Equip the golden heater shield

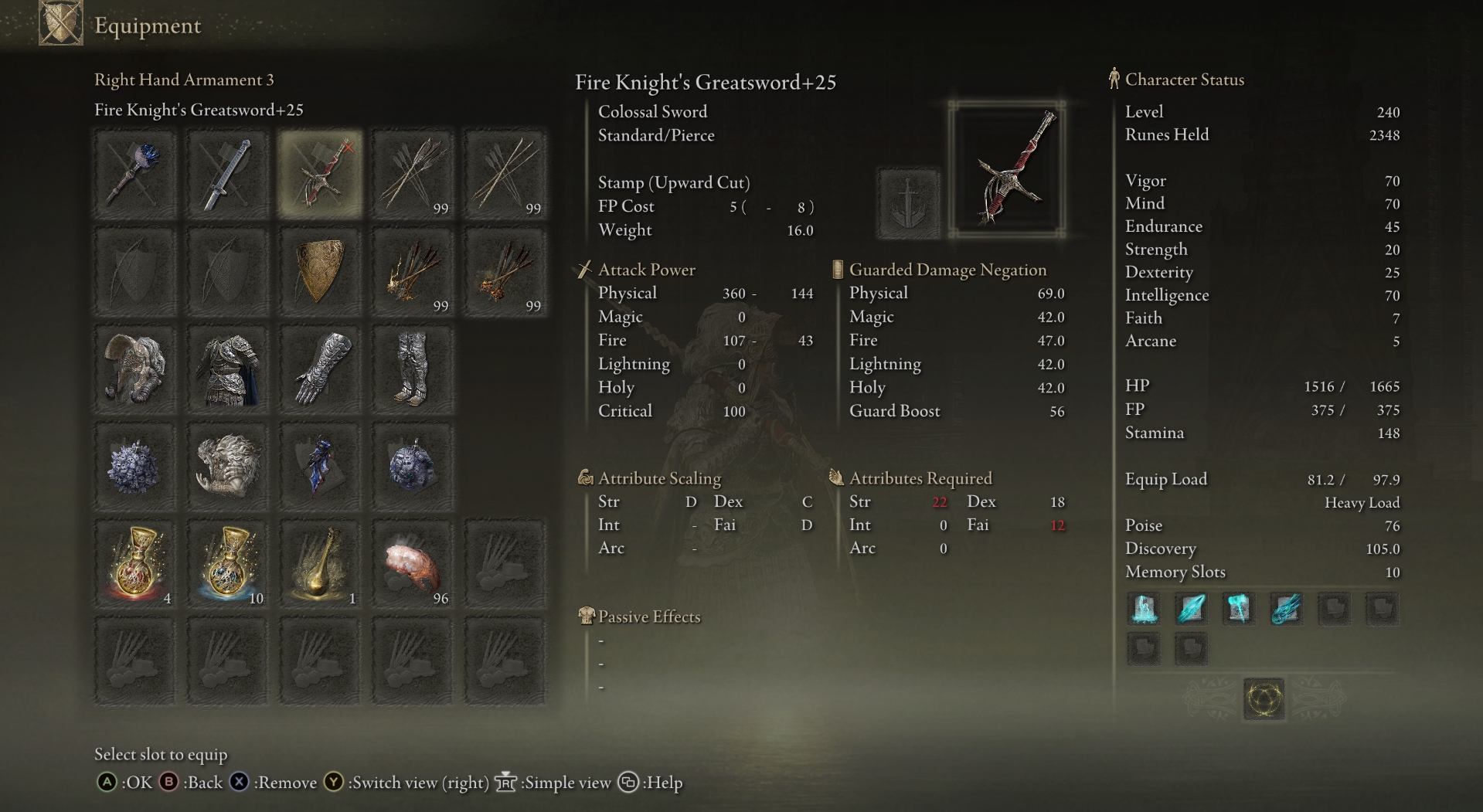pyautogui.click(x=320, y=272)
